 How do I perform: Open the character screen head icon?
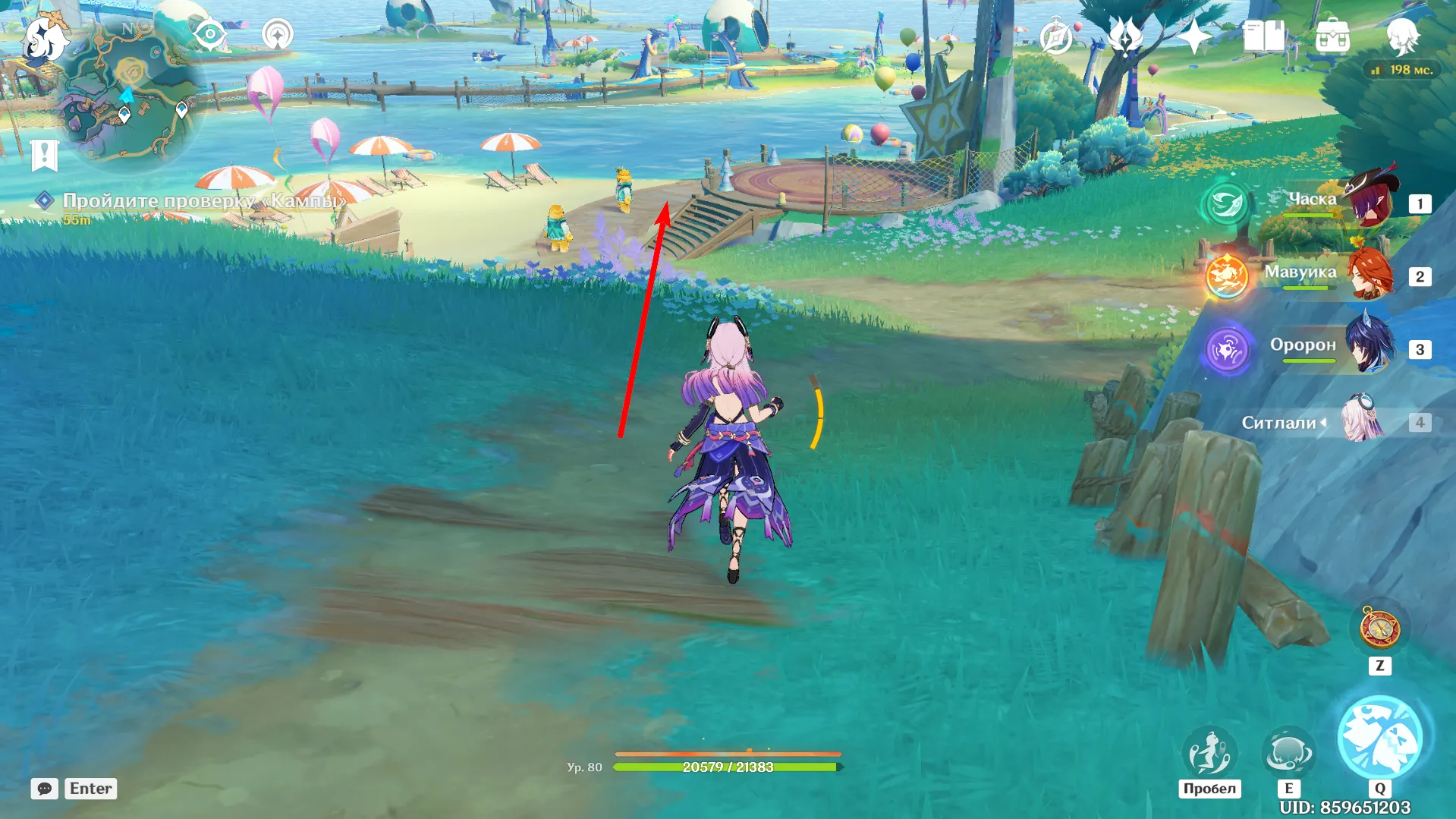click(x=1402, y=36)
